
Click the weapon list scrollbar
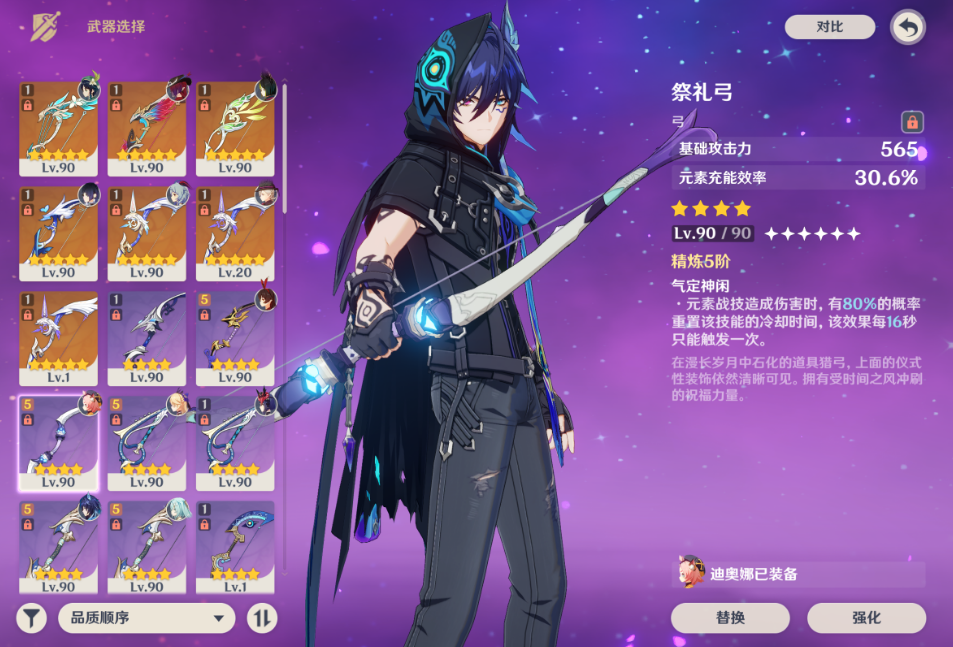(x=285, y=150)
